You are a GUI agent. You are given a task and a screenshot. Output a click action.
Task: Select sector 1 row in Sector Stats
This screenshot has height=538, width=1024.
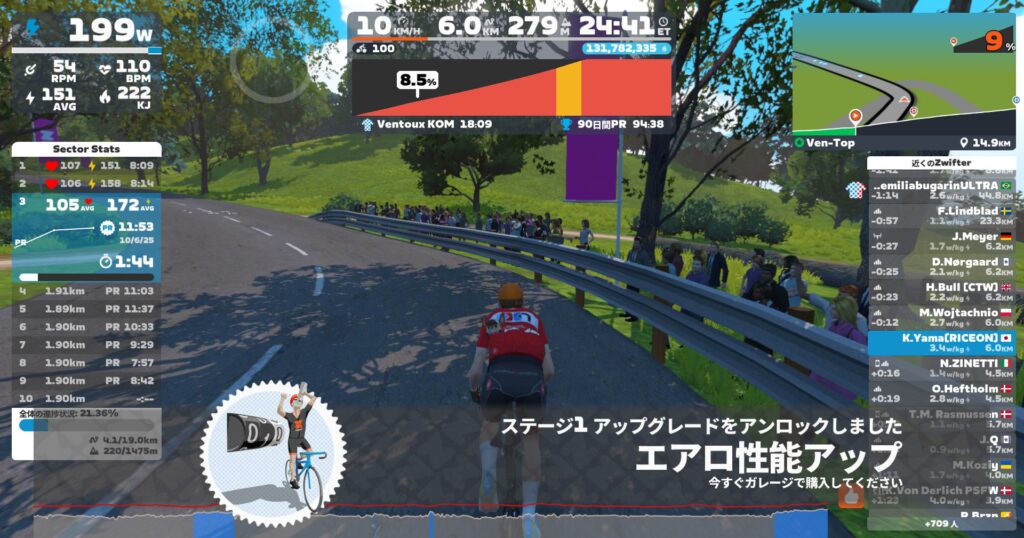pos(86,165)
